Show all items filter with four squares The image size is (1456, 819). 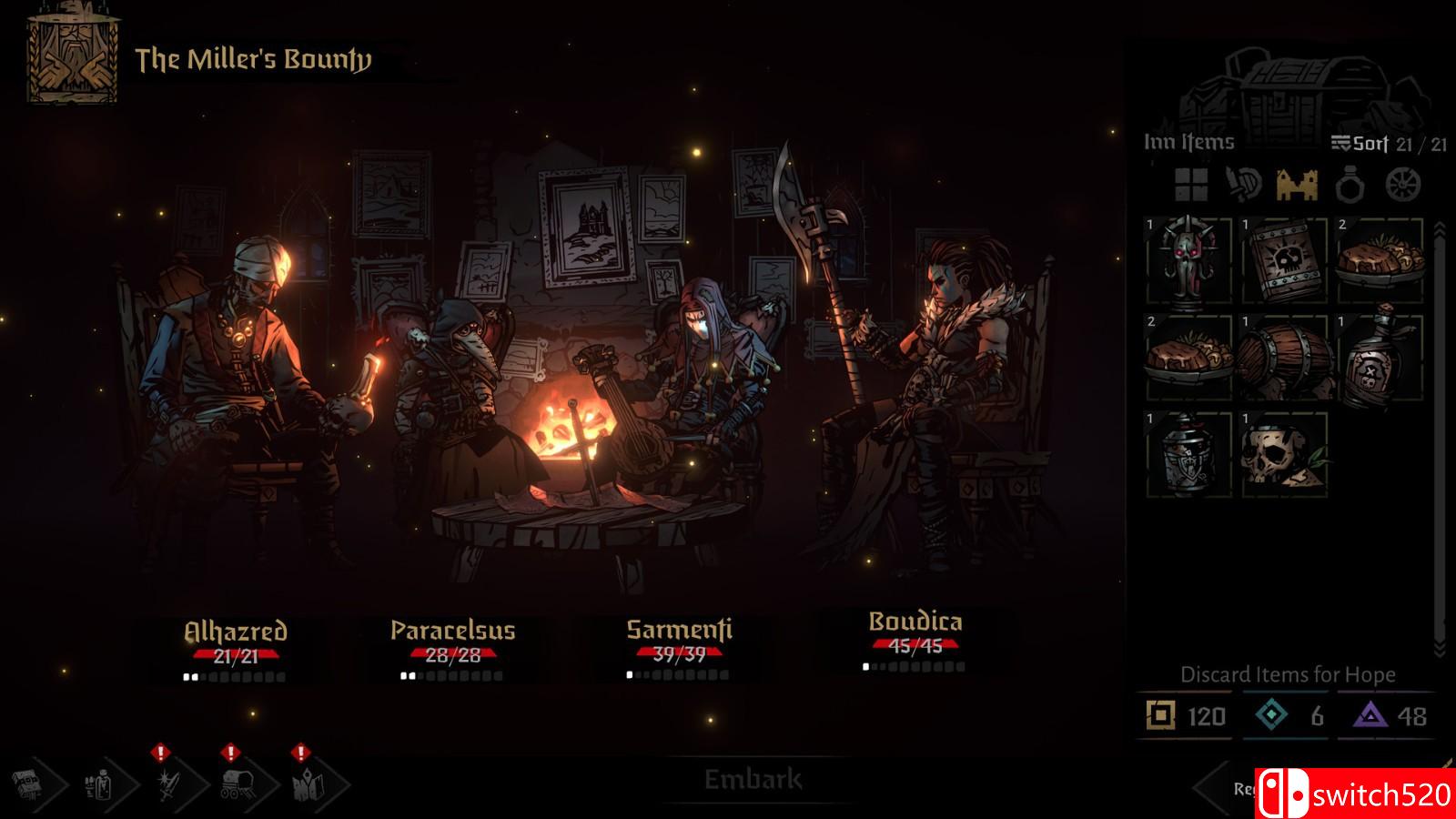[x=1191, y=185]
